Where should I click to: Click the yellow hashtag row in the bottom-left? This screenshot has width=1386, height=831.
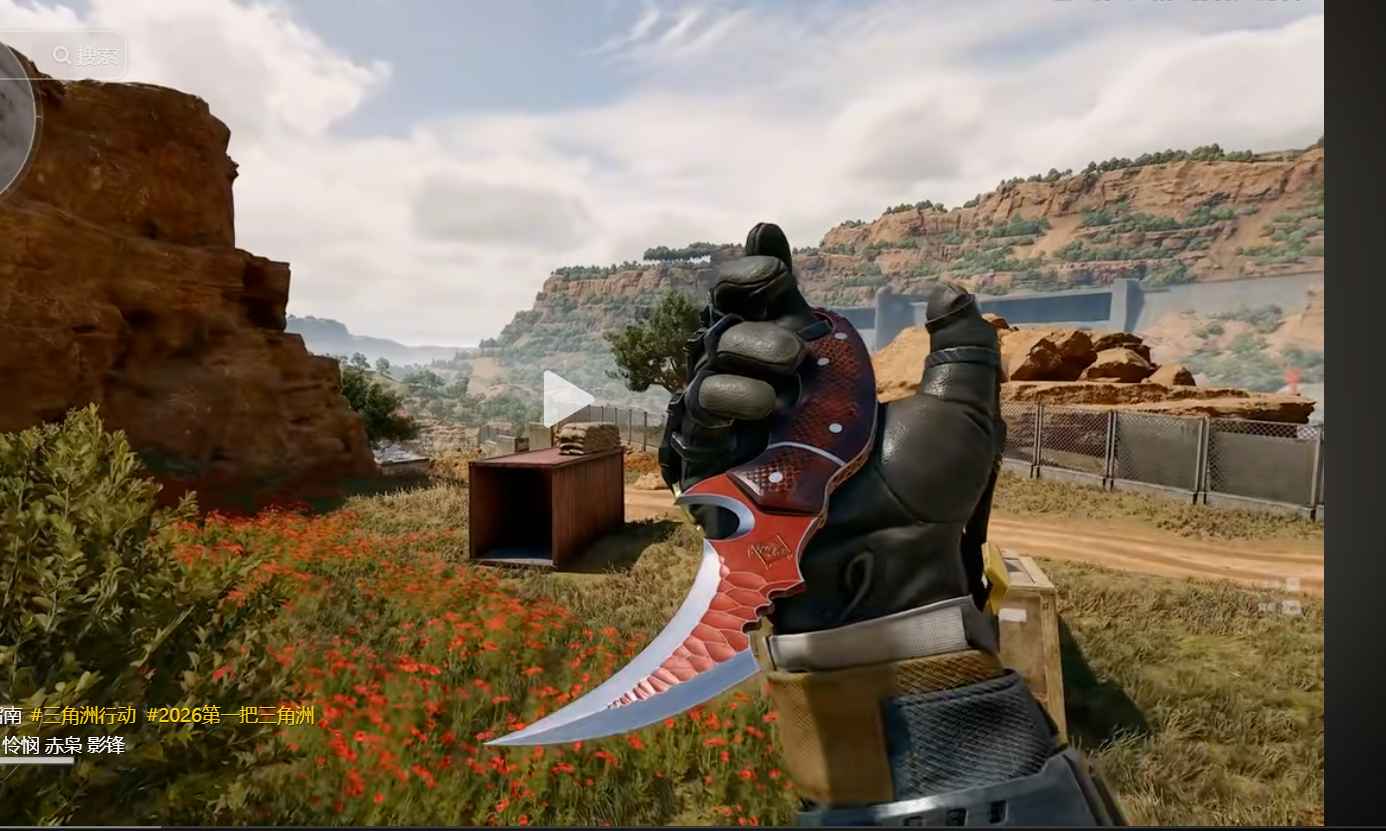tap(160, 717)
